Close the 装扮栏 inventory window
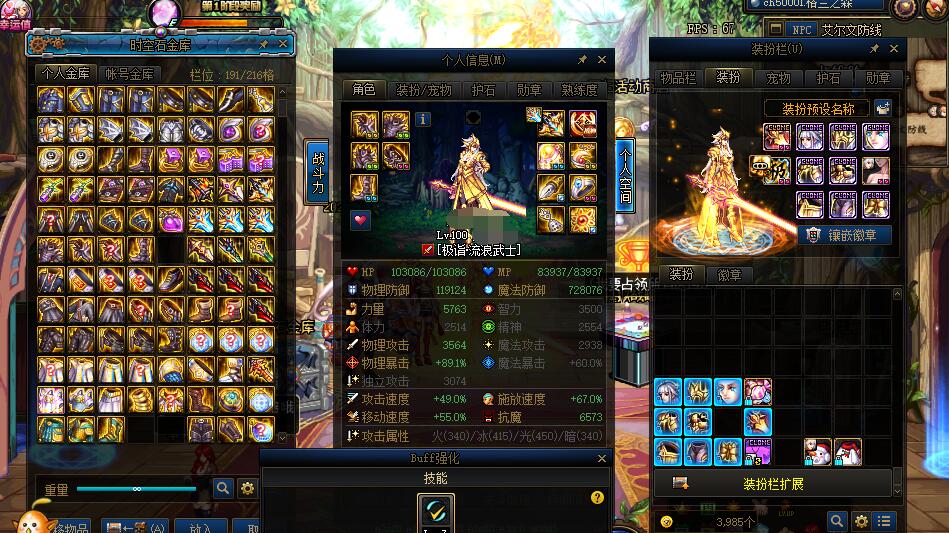Viewport: 949px width, 533px height. tap(894, 48)
